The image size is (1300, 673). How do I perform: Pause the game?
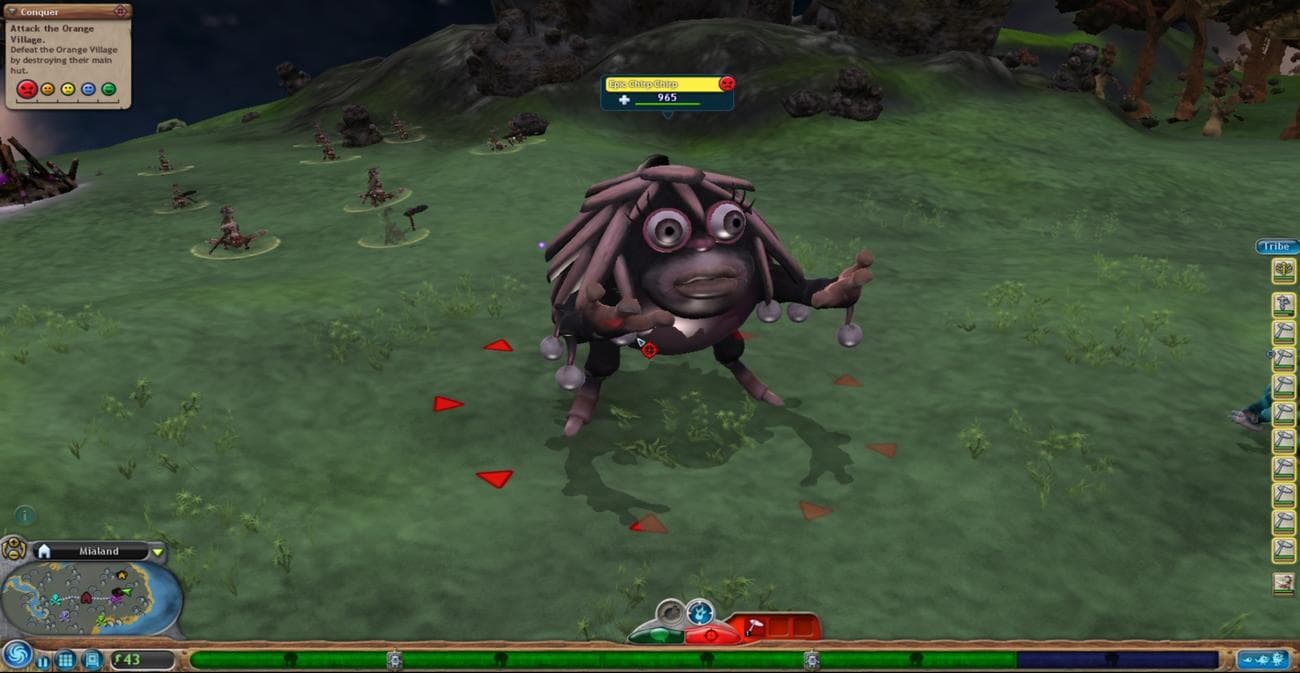click(43, 661)
